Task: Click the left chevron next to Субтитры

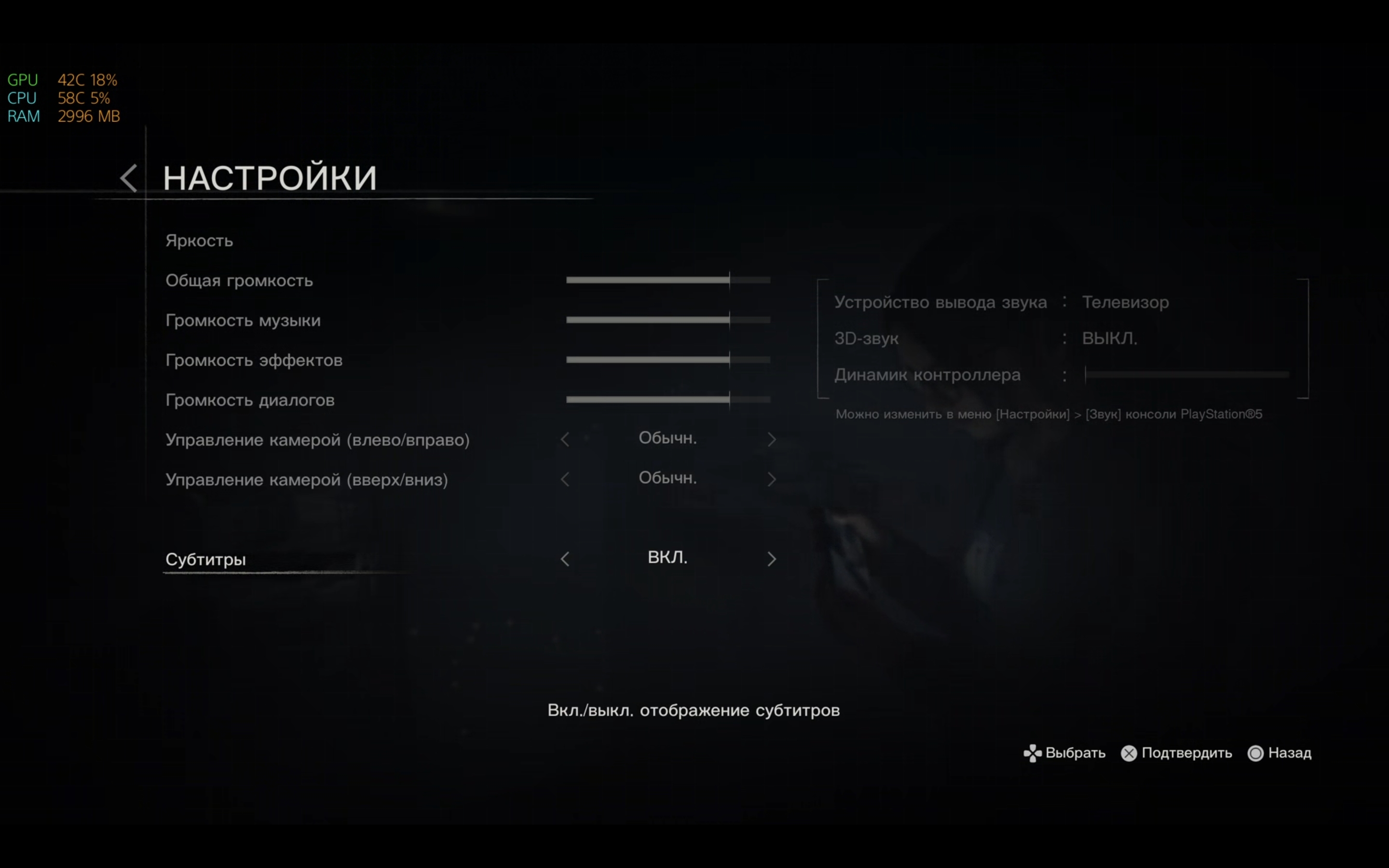Action: pos(565,558)
